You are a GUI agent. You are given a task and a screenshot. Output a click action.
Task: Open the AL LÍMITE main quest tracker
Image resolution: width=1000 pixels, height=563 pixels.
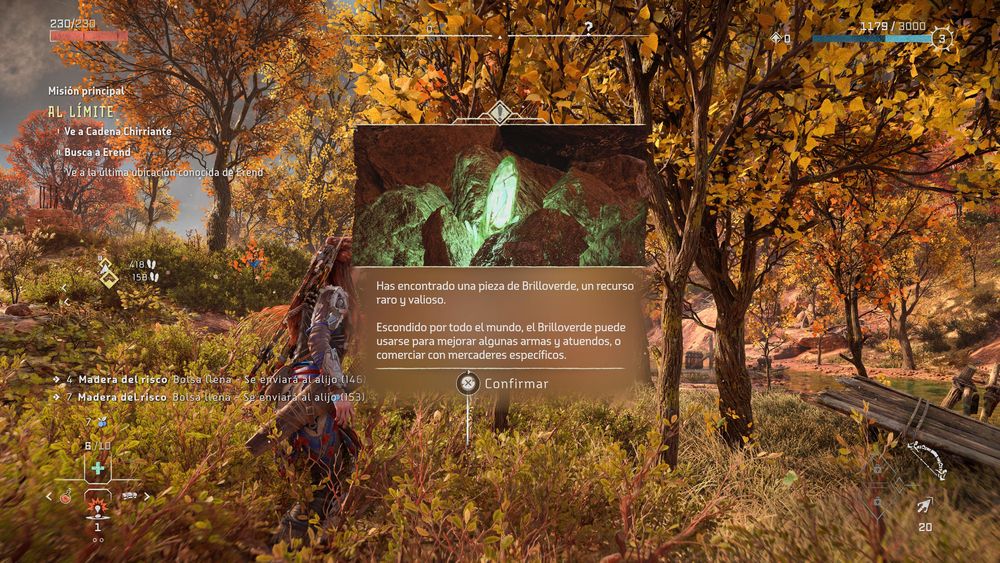coord(82,112)
